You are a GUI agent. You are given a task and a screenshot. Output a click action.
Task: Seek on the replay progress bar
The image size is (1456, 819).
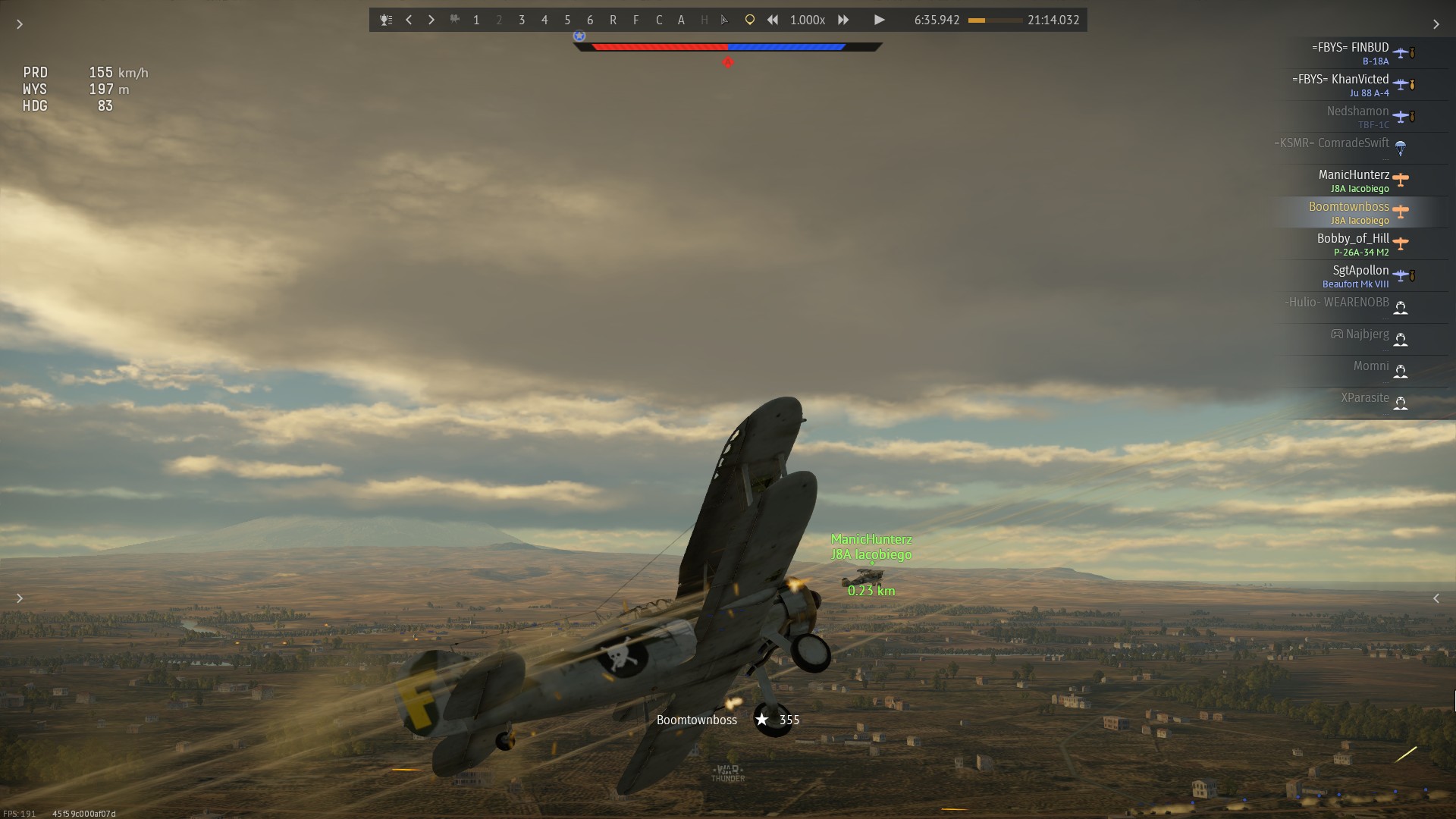995,20
